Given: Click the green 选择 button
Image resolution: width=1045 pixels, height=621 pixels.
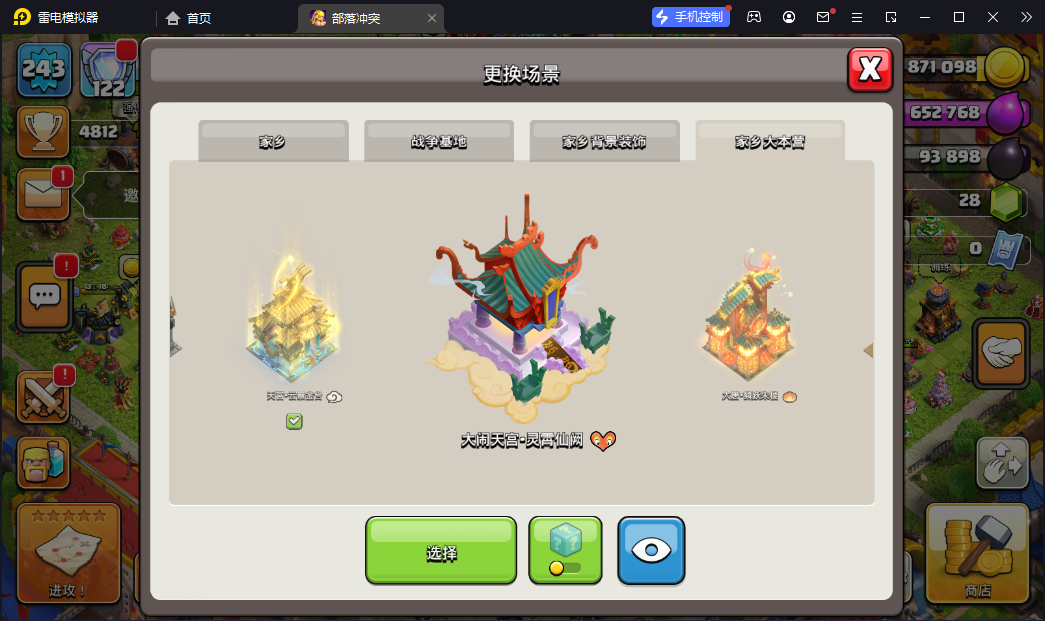Looking at the screenshot, I should pyautogui.click(x=441, y=550).
